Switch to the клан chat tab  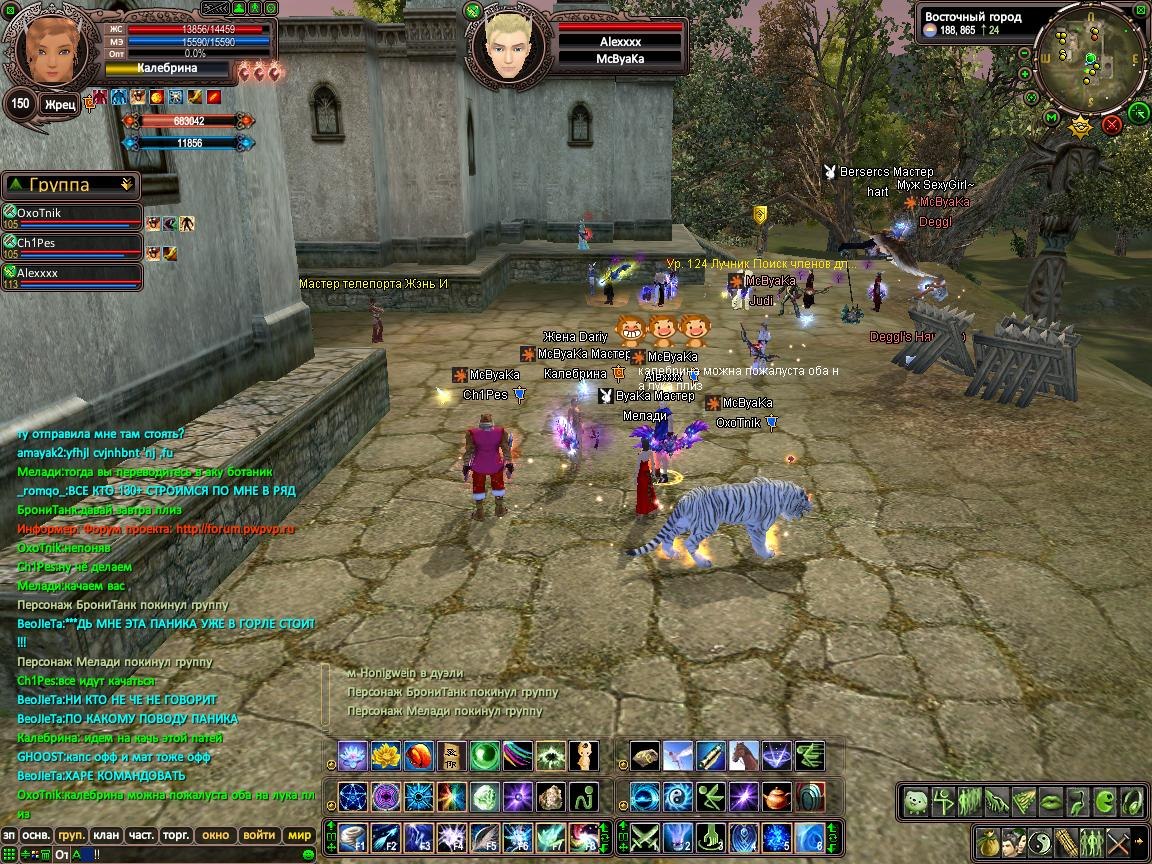[x=106, y=835]
